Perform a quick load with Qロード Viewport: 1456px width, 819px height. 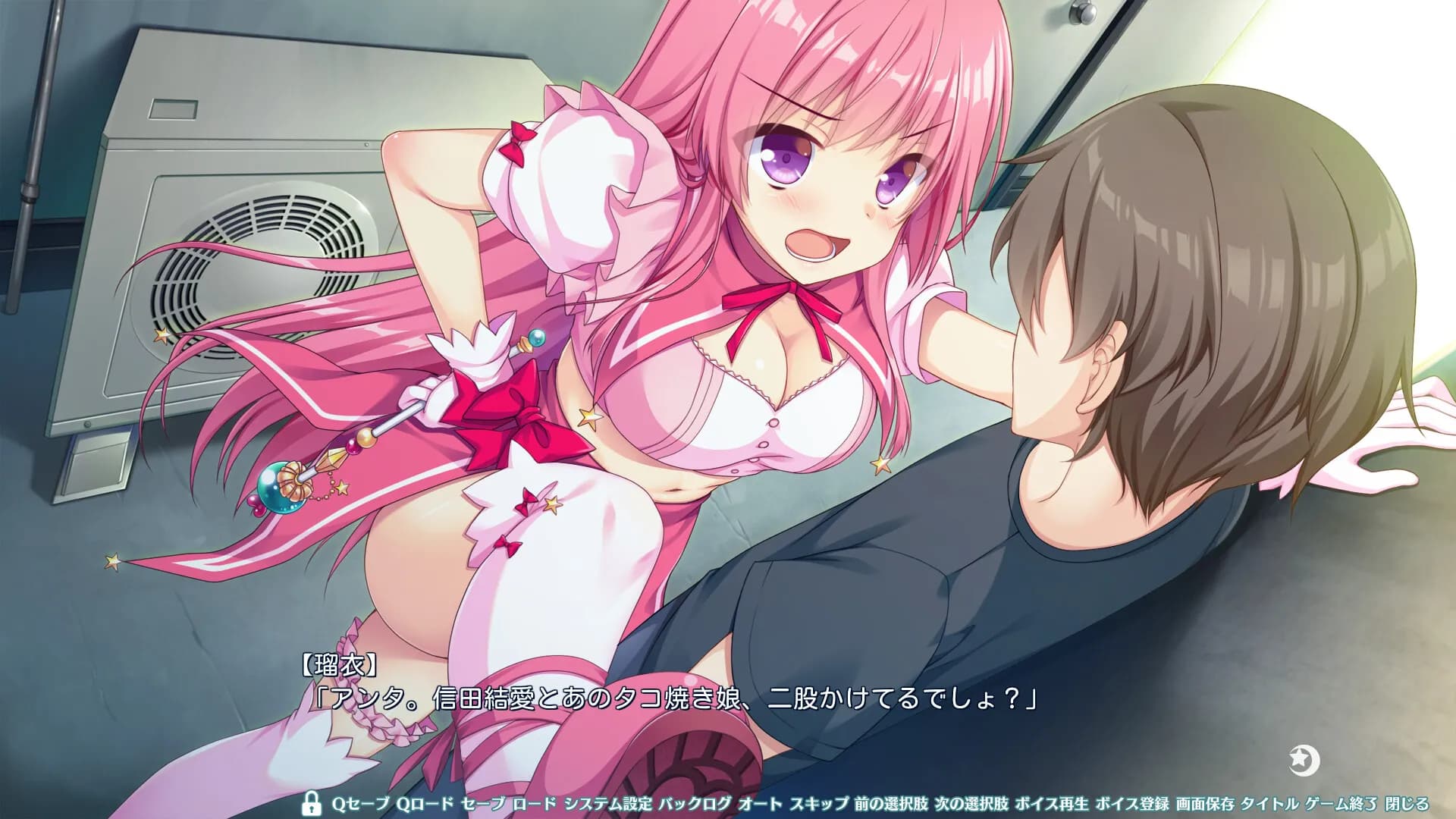pos(425,805)
